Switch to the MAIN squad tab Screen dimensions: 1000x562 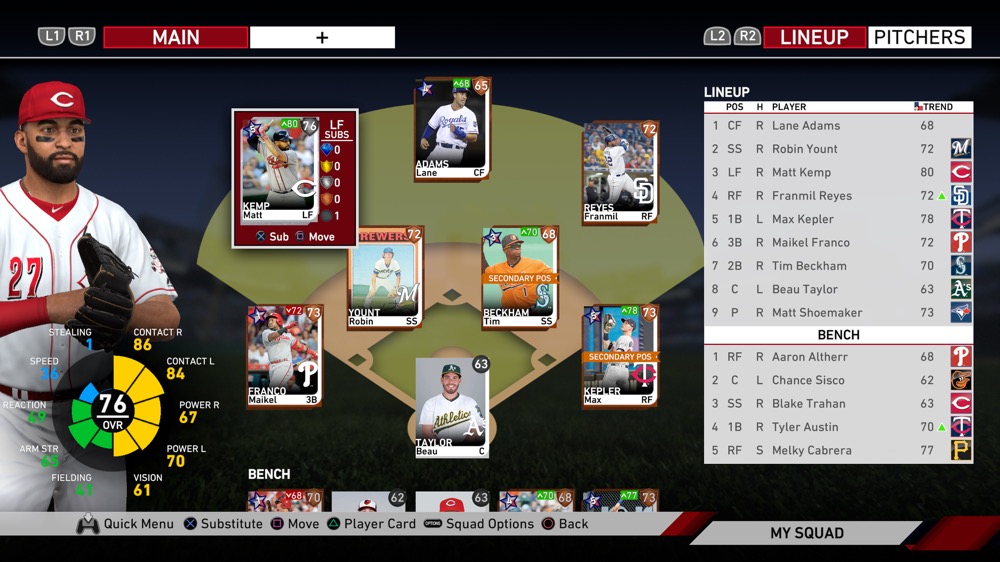pos(175,38)
